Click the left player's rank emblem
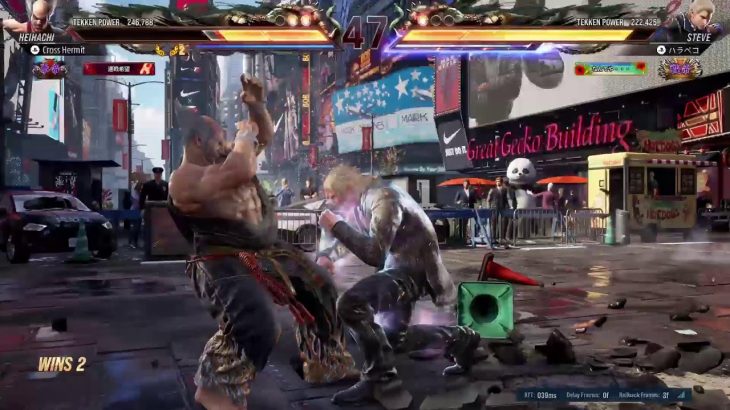The image size is (730, 410). pos(49,69)
